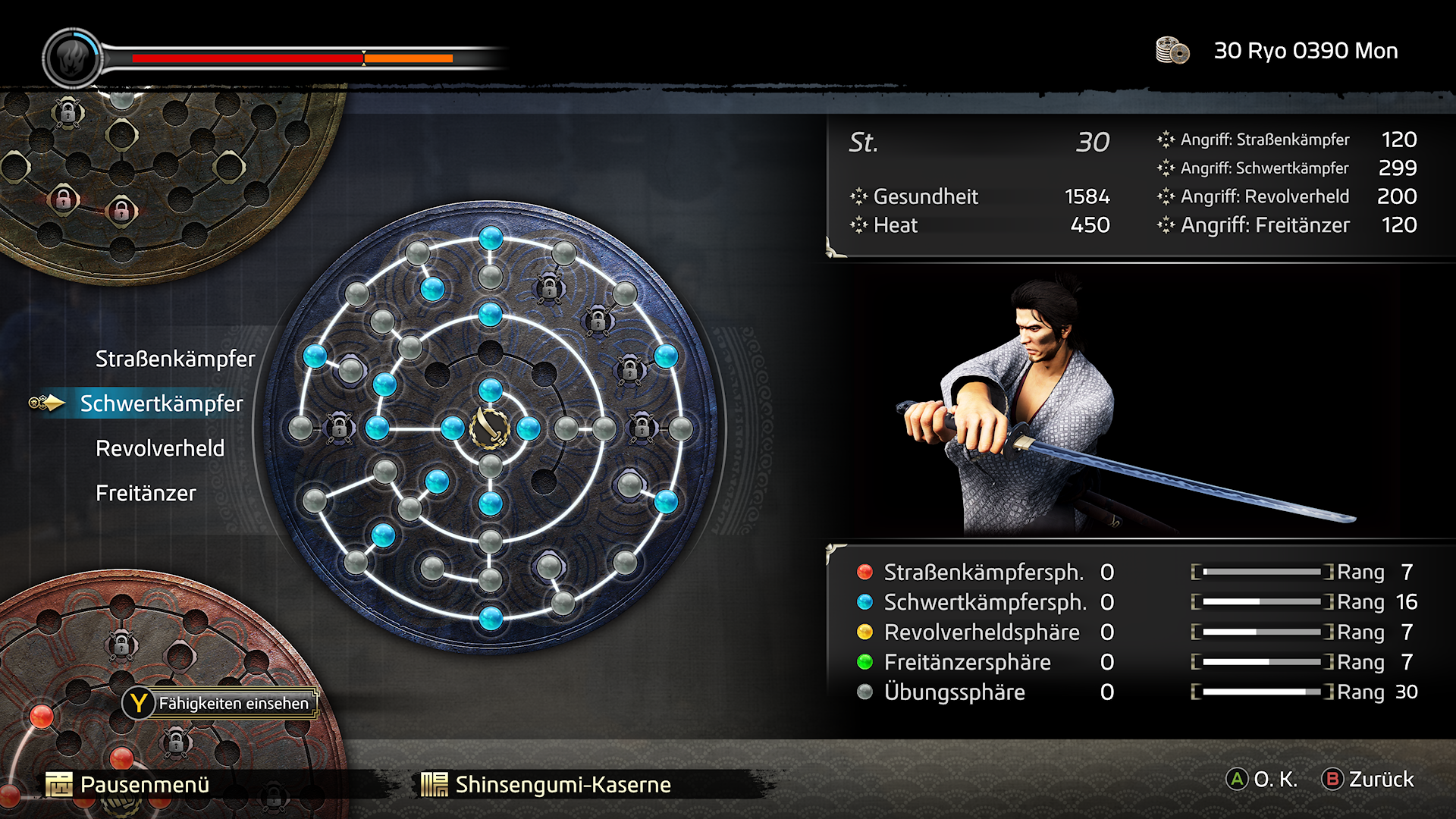Select the Übungssphäre grey orb row
This screenshot has height=819, width=1456.
tap(954, 692)
